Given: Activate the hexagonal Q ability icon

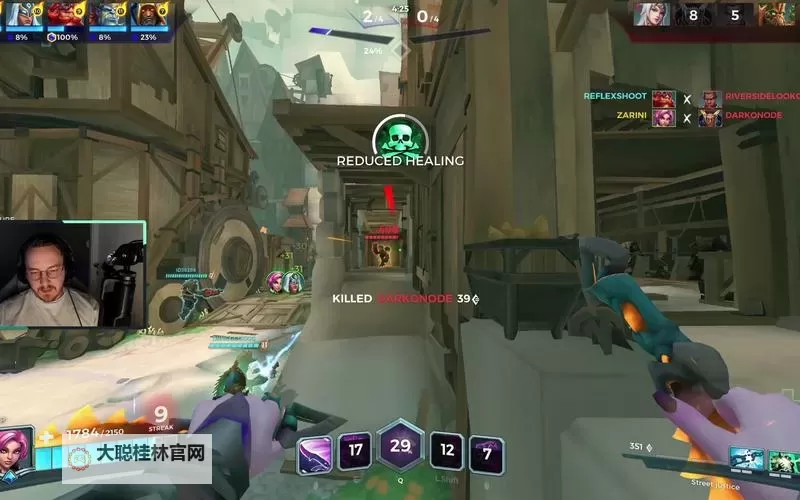Looking at the screenshot, I should pos(400,446).
